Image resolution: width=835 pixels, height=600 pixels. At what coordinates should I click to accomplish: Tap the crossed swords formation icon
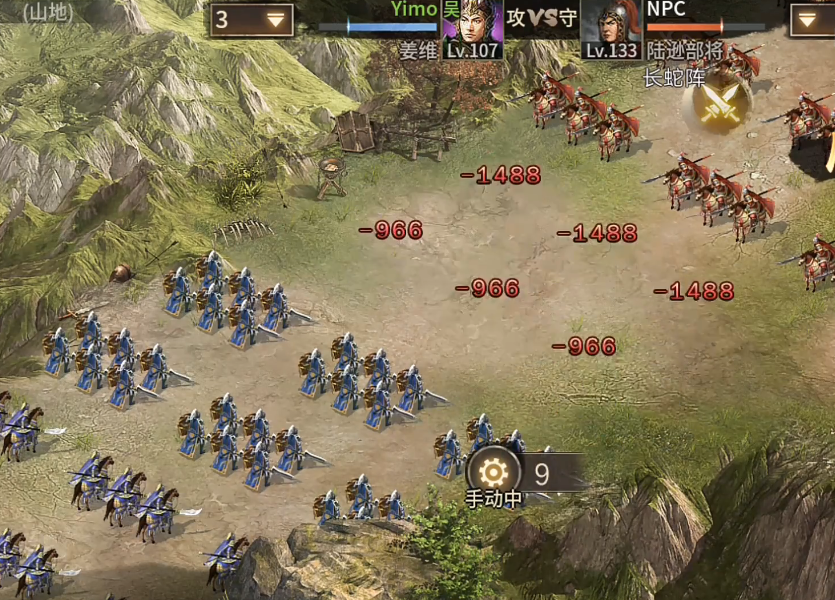click(x=718, y=104)
